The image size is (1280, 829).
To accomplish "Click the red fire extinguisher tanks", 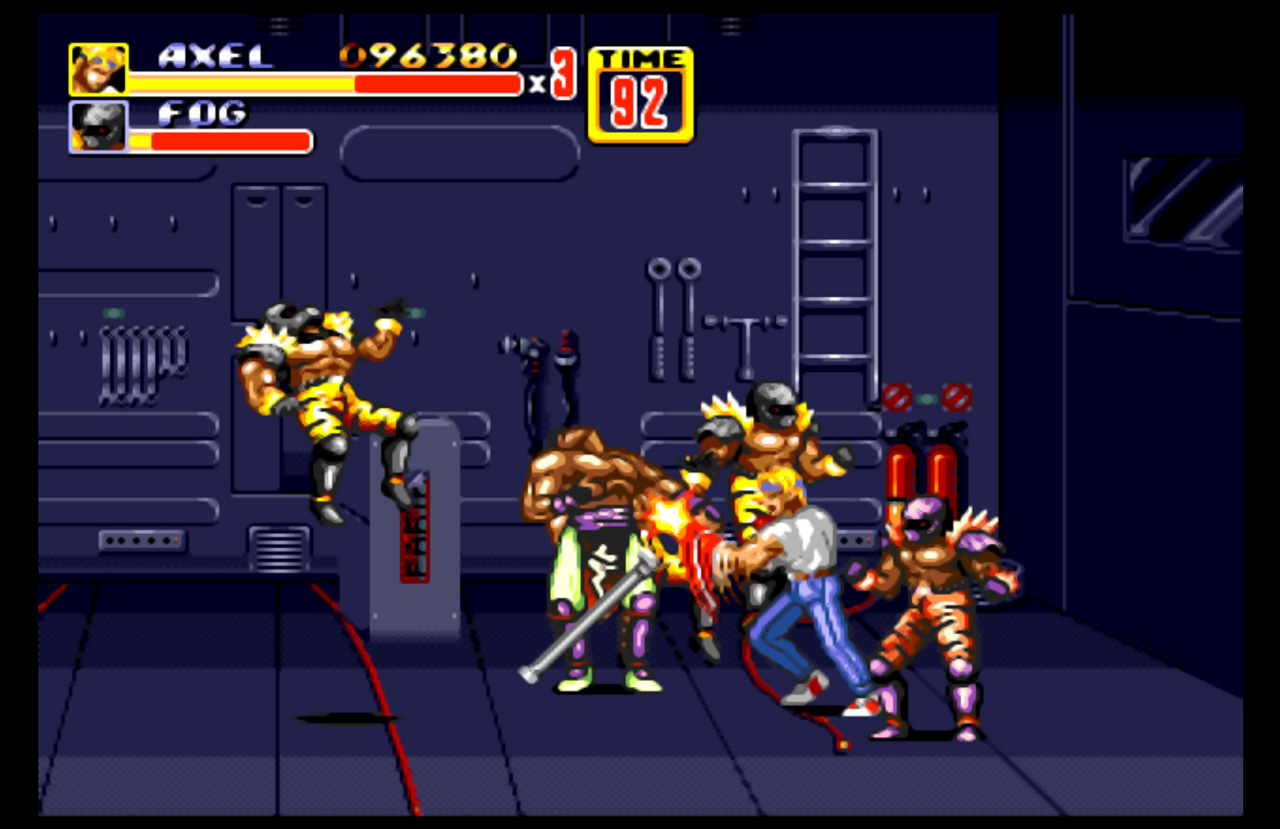I will (x=925, y=470).
